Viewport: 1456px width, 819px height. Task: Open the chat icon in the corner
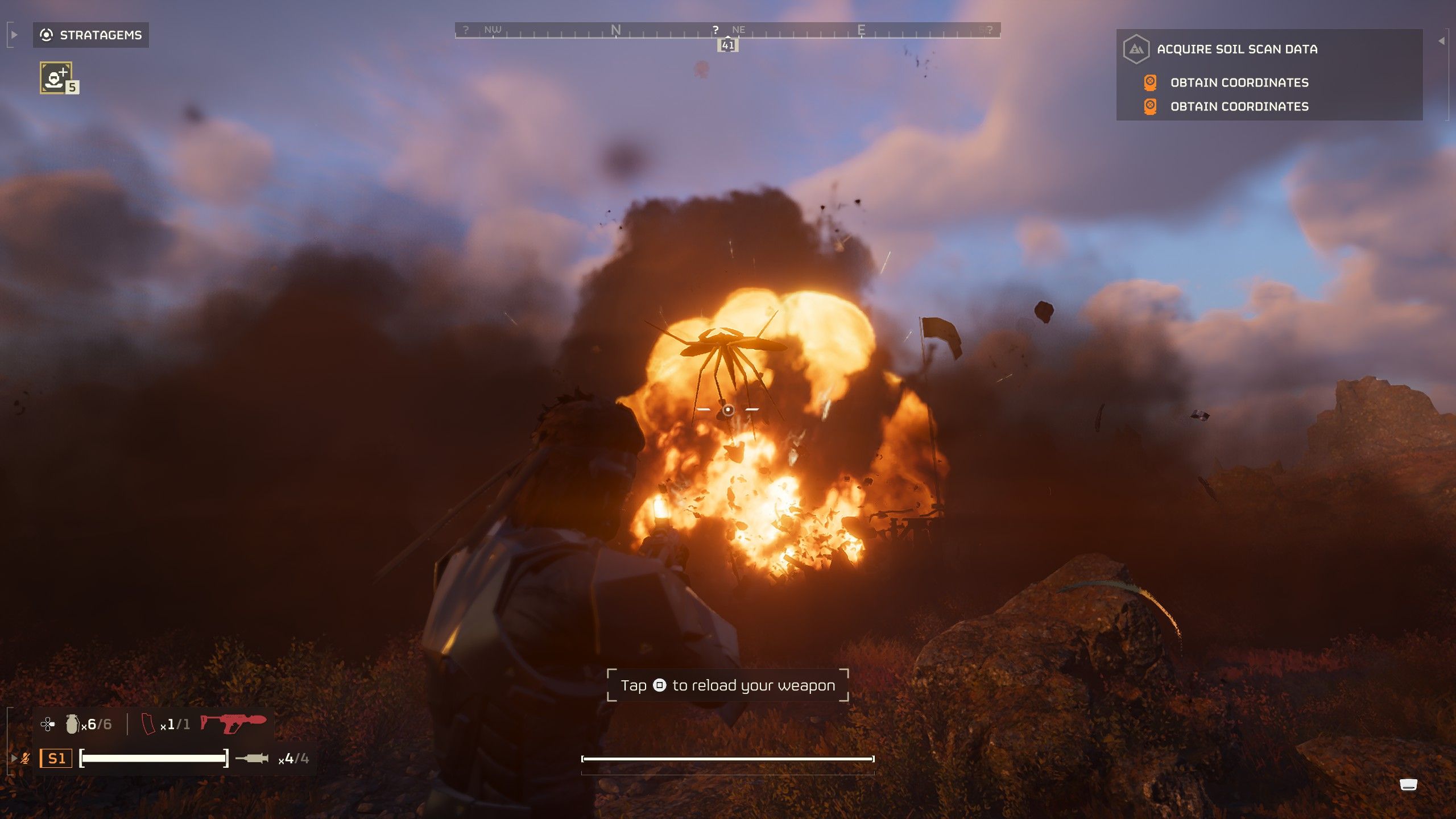(x=1408, y=785)
